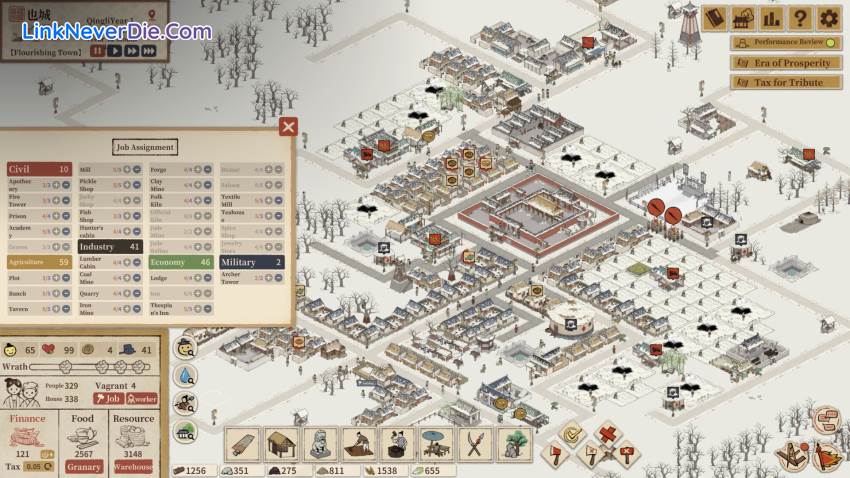The width and height of the screenshot is (850, 478).
Task: Open the help question mark
Action: 799,18
